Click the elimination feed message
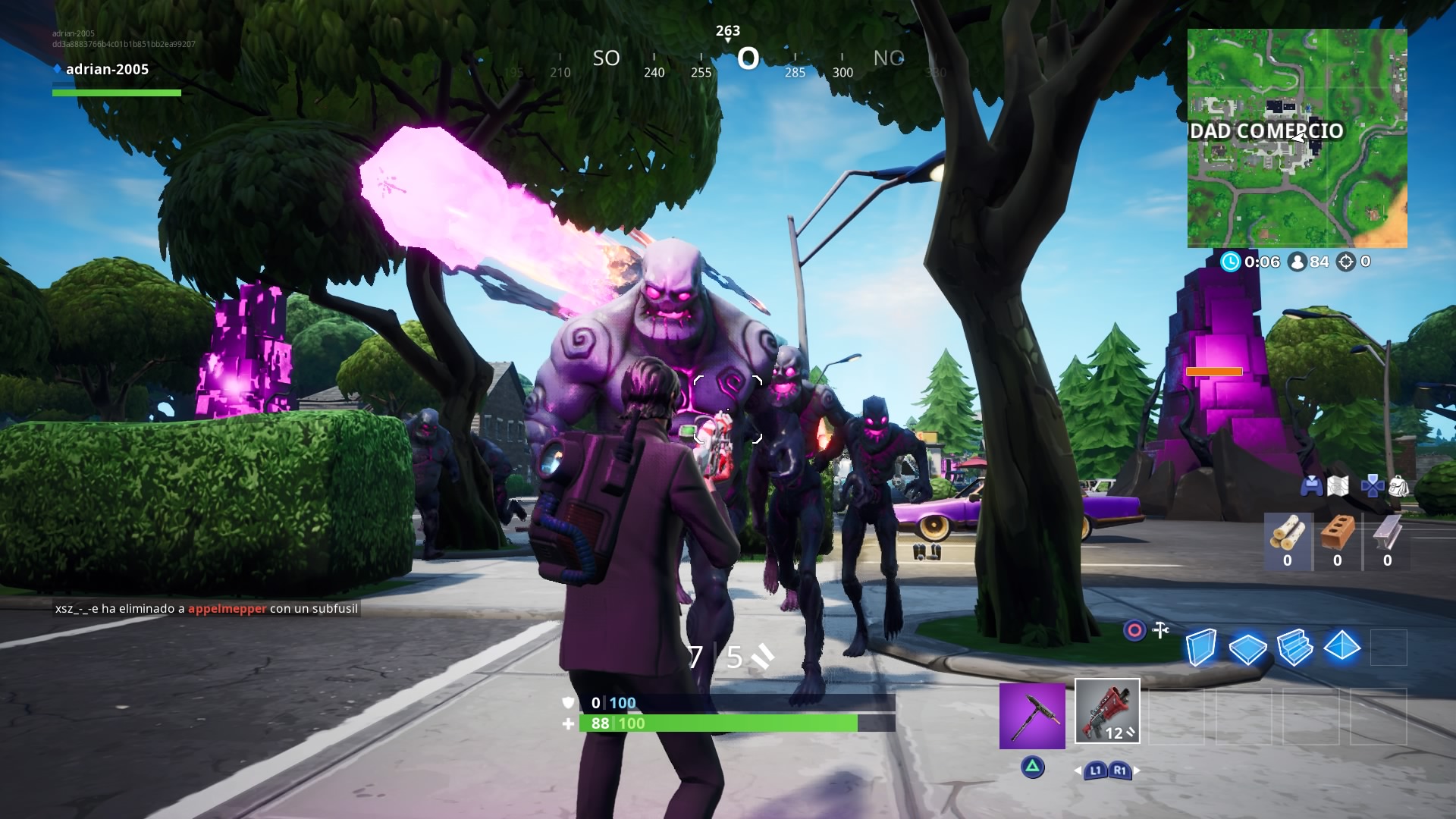 click(x=206, y=608)
